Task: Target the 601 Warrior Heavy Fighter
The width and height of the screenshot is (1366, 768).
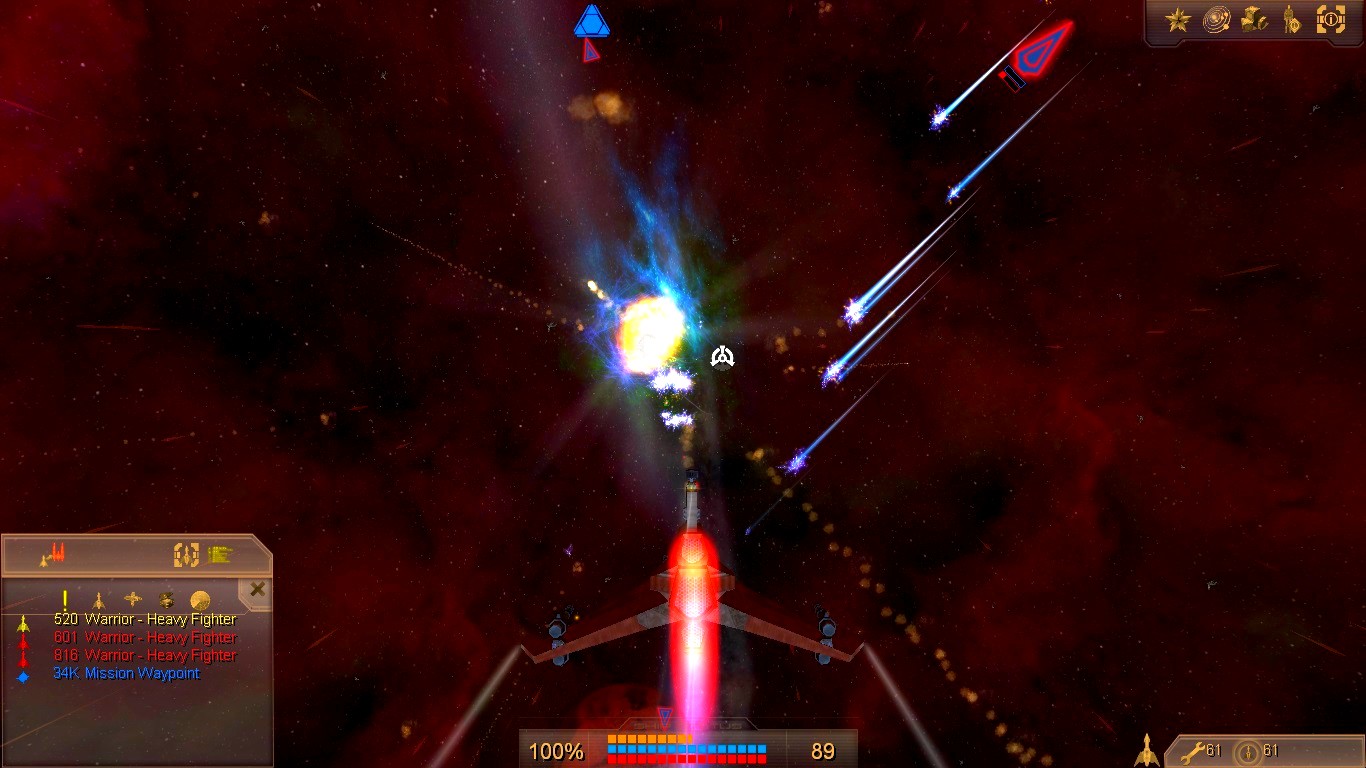Action: (145, 638)
